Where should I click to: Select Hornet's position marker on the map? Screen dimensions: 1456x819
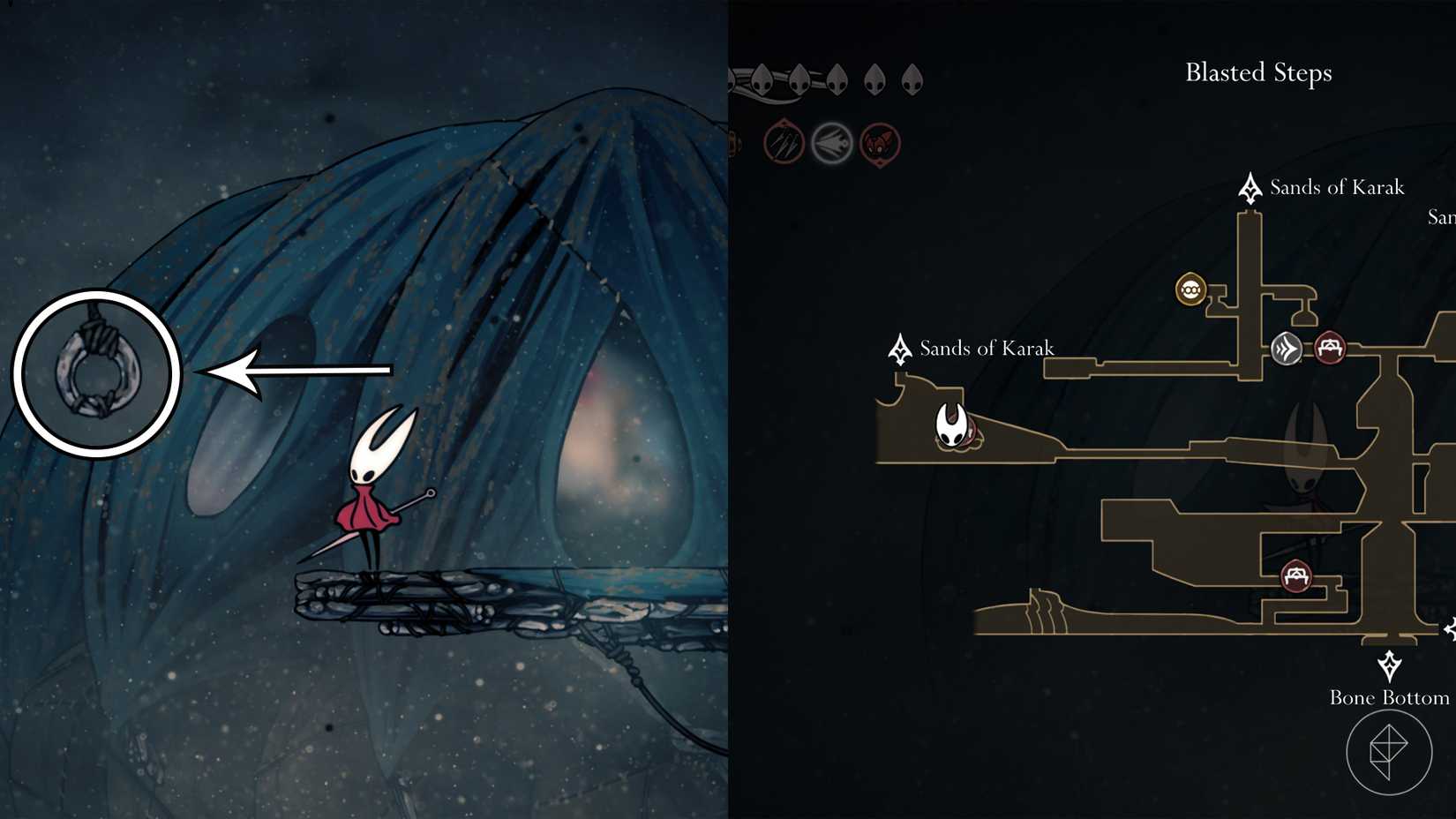(949, 427)
